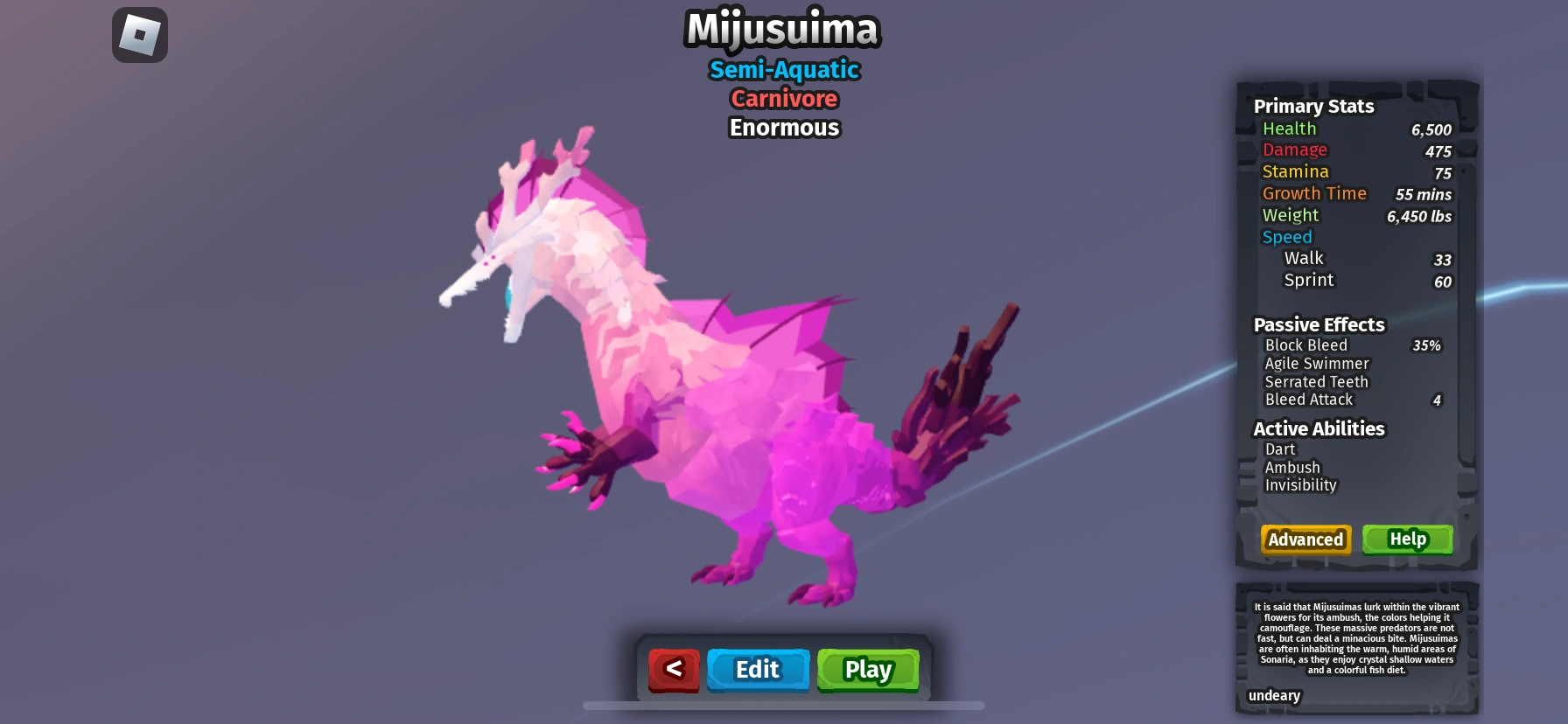Select the Ambush active ability

coord(1292,467)
